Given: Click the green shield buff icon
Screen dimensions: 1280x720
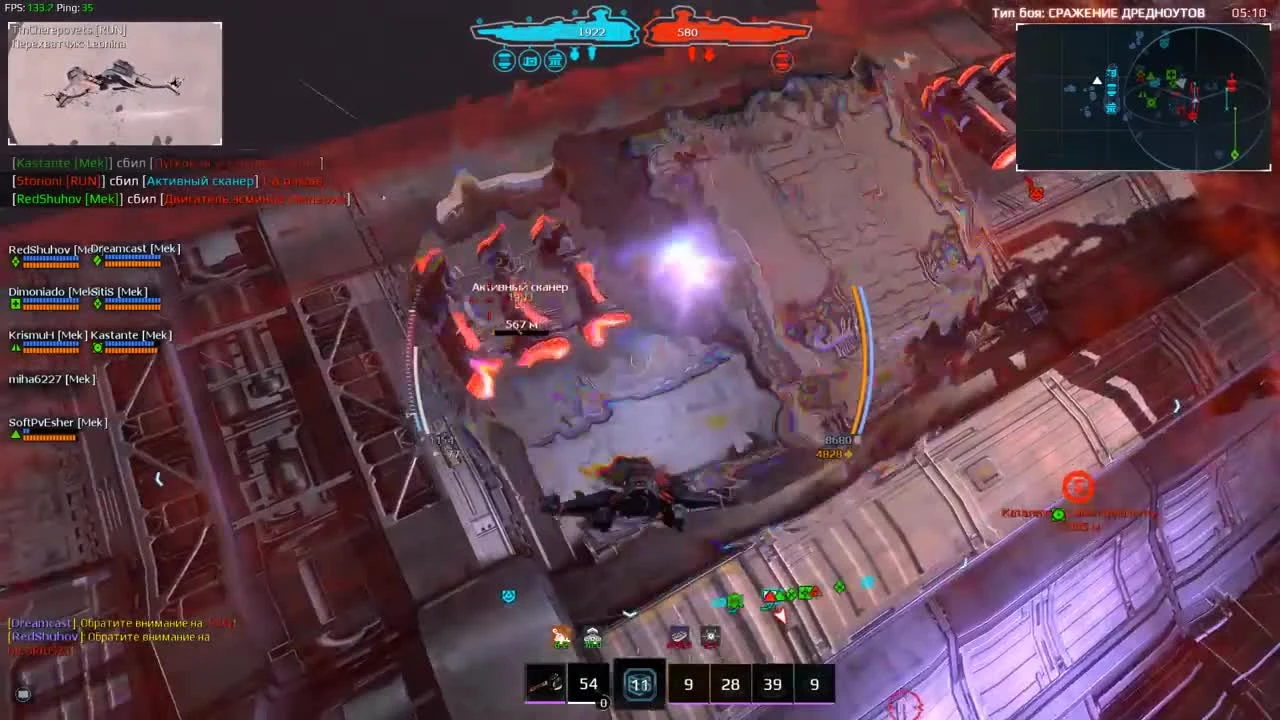Looking at the screenshot, I should (x=592, y=635).
